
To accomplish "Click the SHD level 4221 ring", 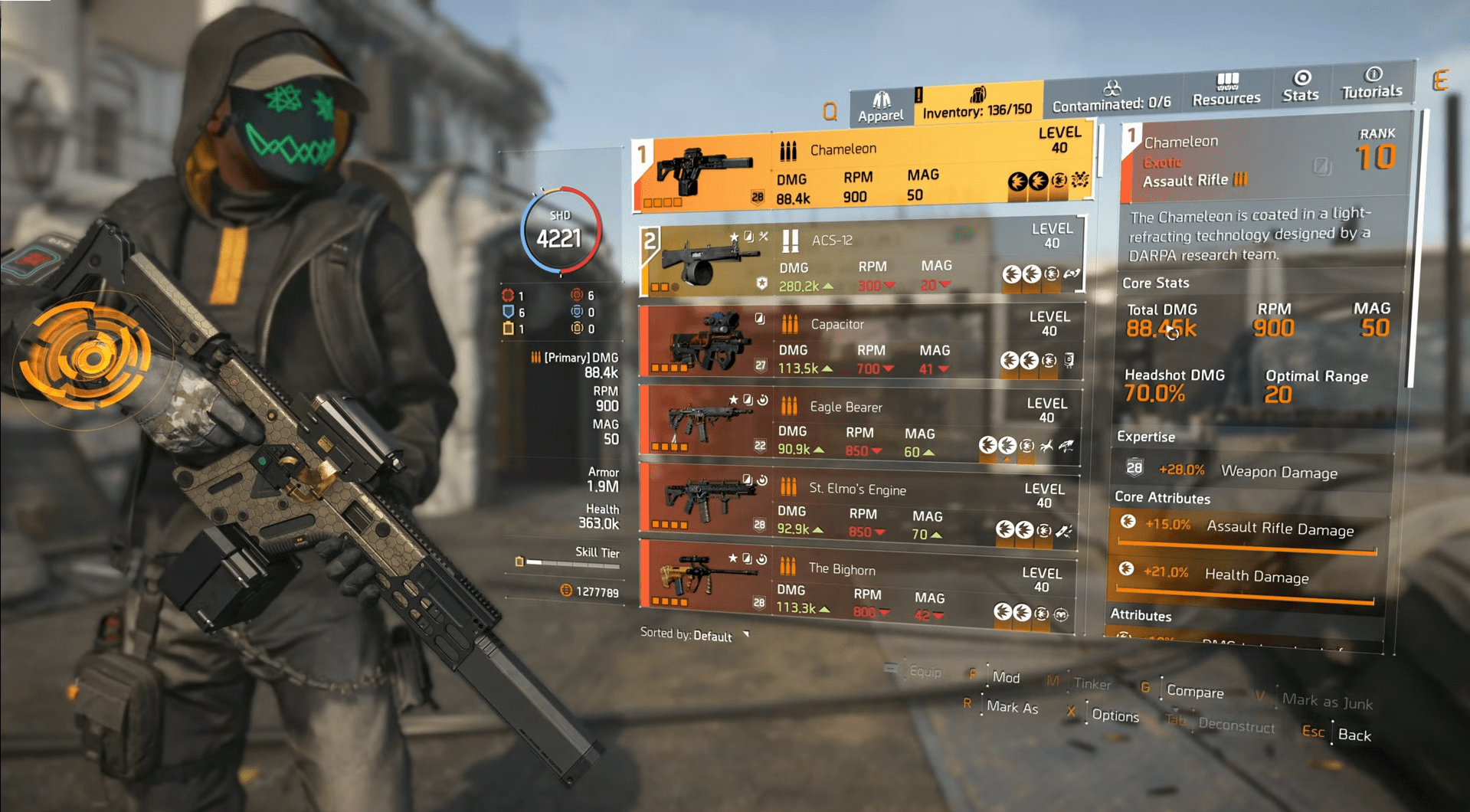I will click(560, 231).
